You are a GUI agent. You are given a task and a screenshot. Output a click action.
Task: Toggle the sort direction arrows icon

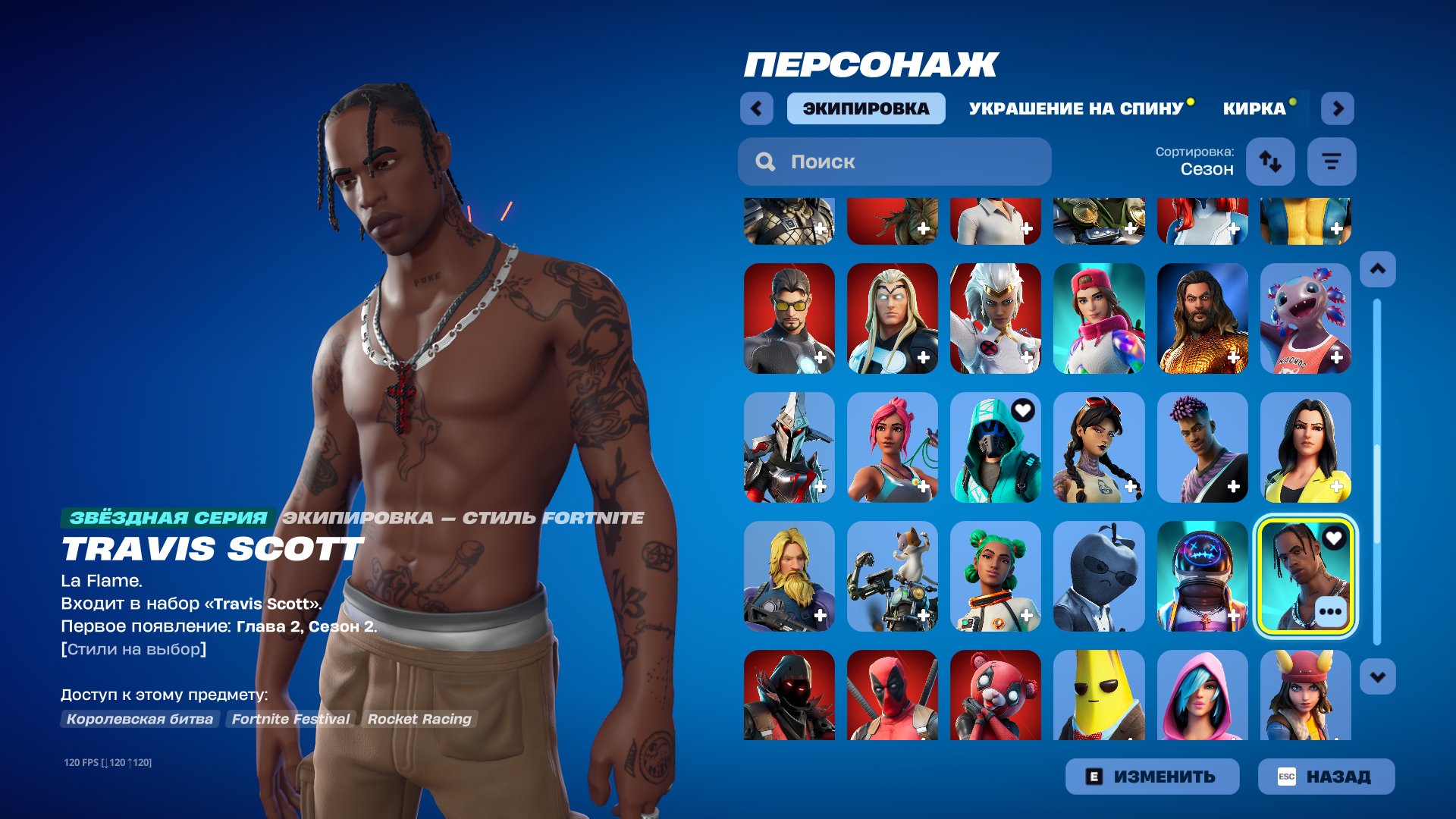point(1270,162)
